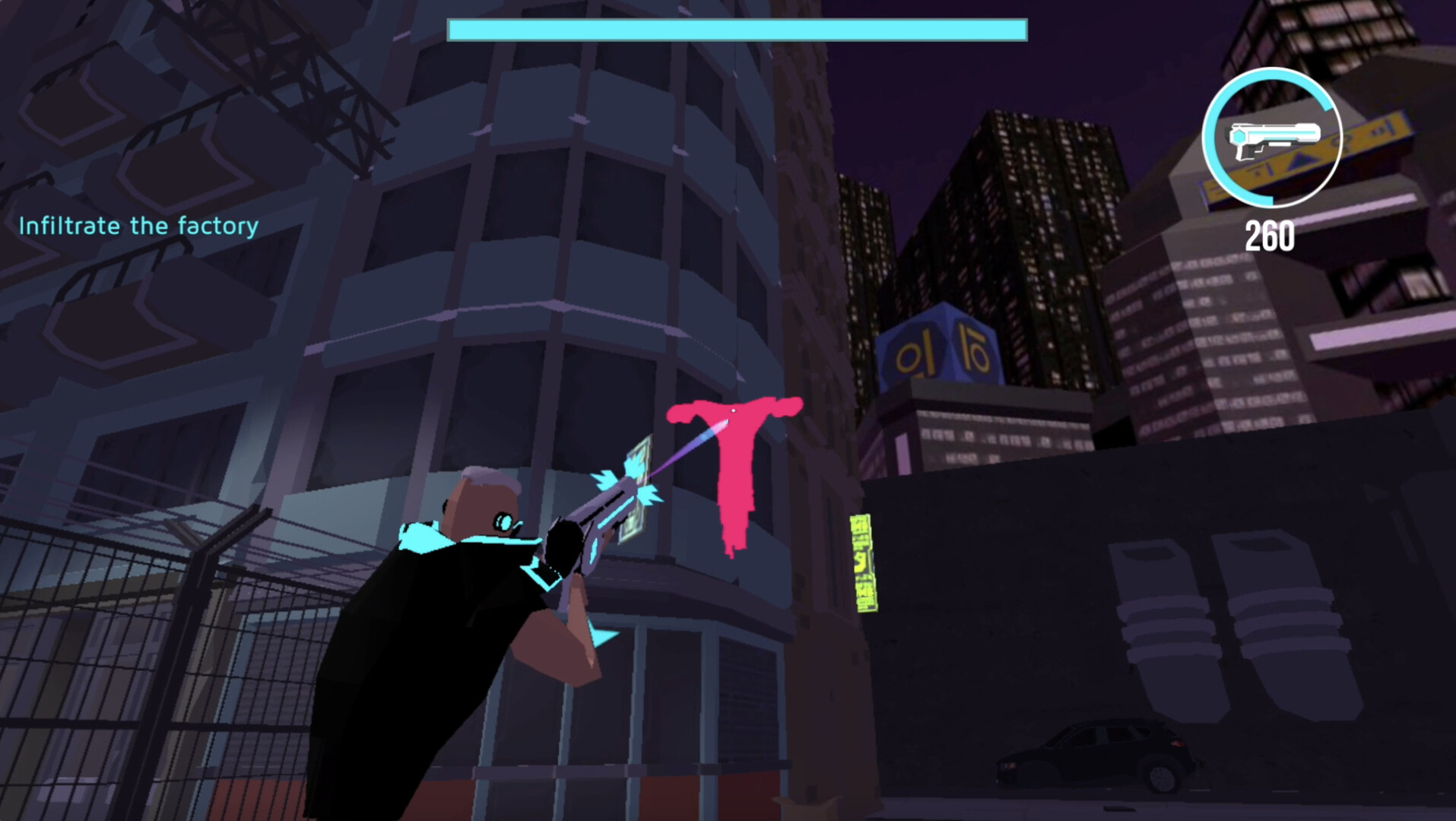Click the crosshair reticle at screen center

click(732, 410)
